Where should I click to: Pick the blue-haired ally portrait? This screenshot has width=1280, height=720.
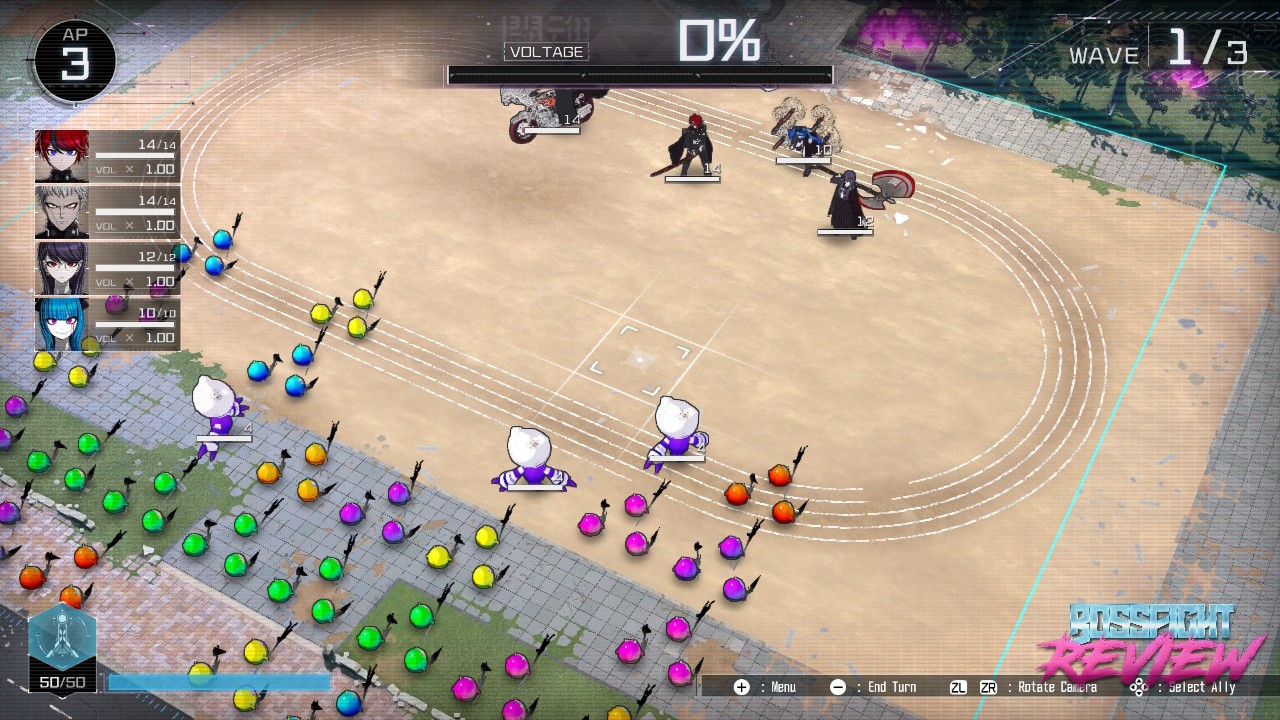coord(62,324)
